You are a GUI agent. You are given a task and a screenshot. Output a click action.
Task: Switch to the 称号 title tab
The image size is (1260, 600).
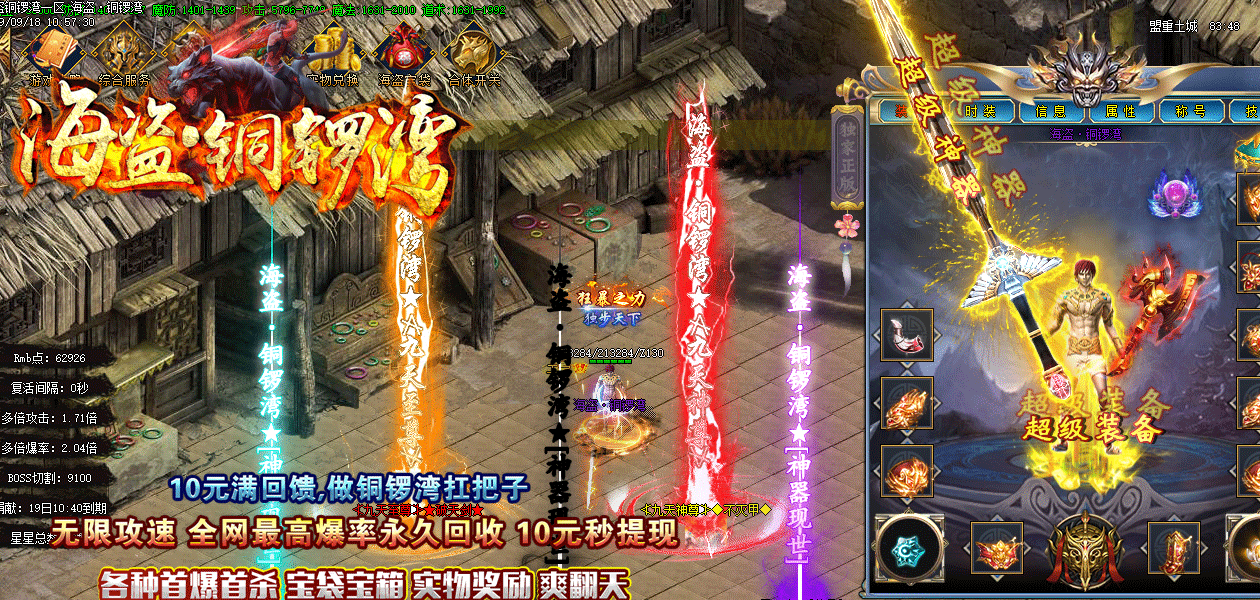point(1190,111)
